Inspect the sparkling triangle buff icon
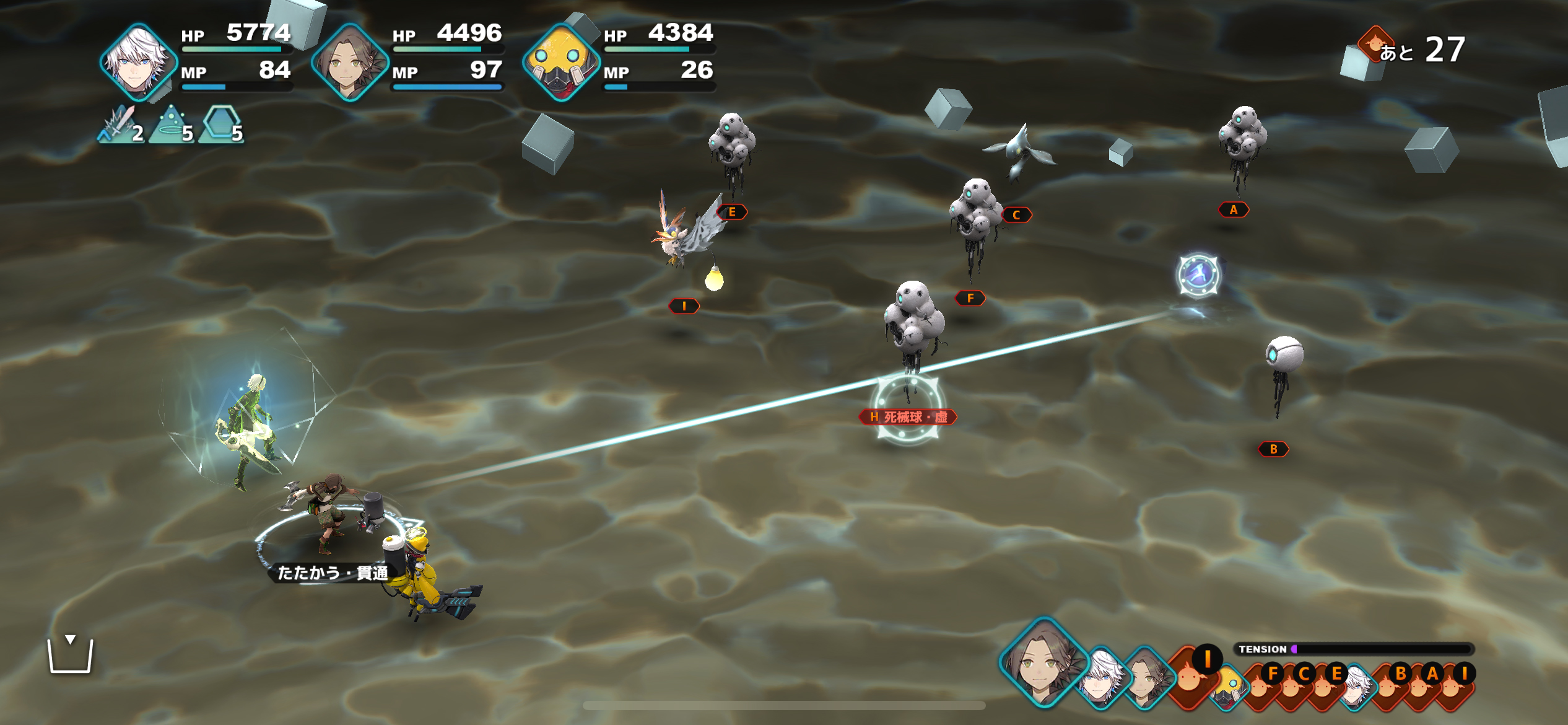Viewport: 1568px width, 725px height. (171, 125)
